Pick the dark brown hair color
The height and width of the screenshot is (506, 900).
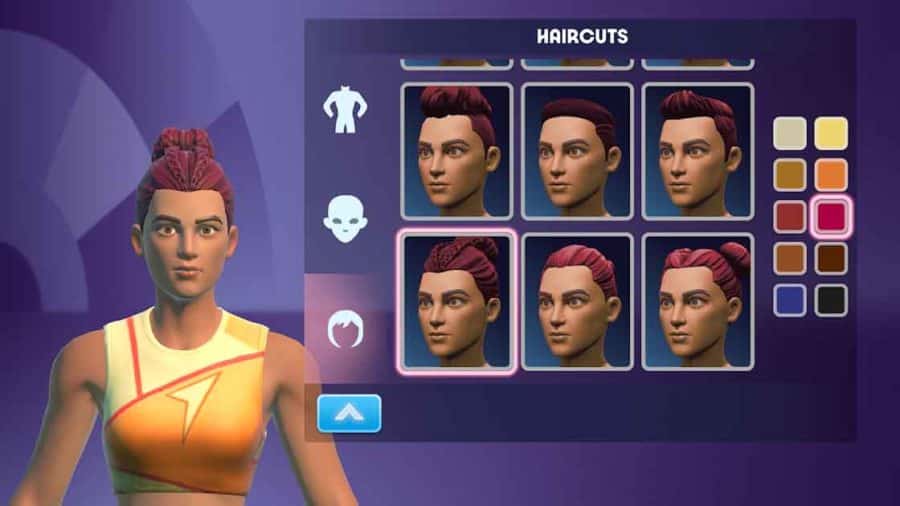[x=831, y=258]
